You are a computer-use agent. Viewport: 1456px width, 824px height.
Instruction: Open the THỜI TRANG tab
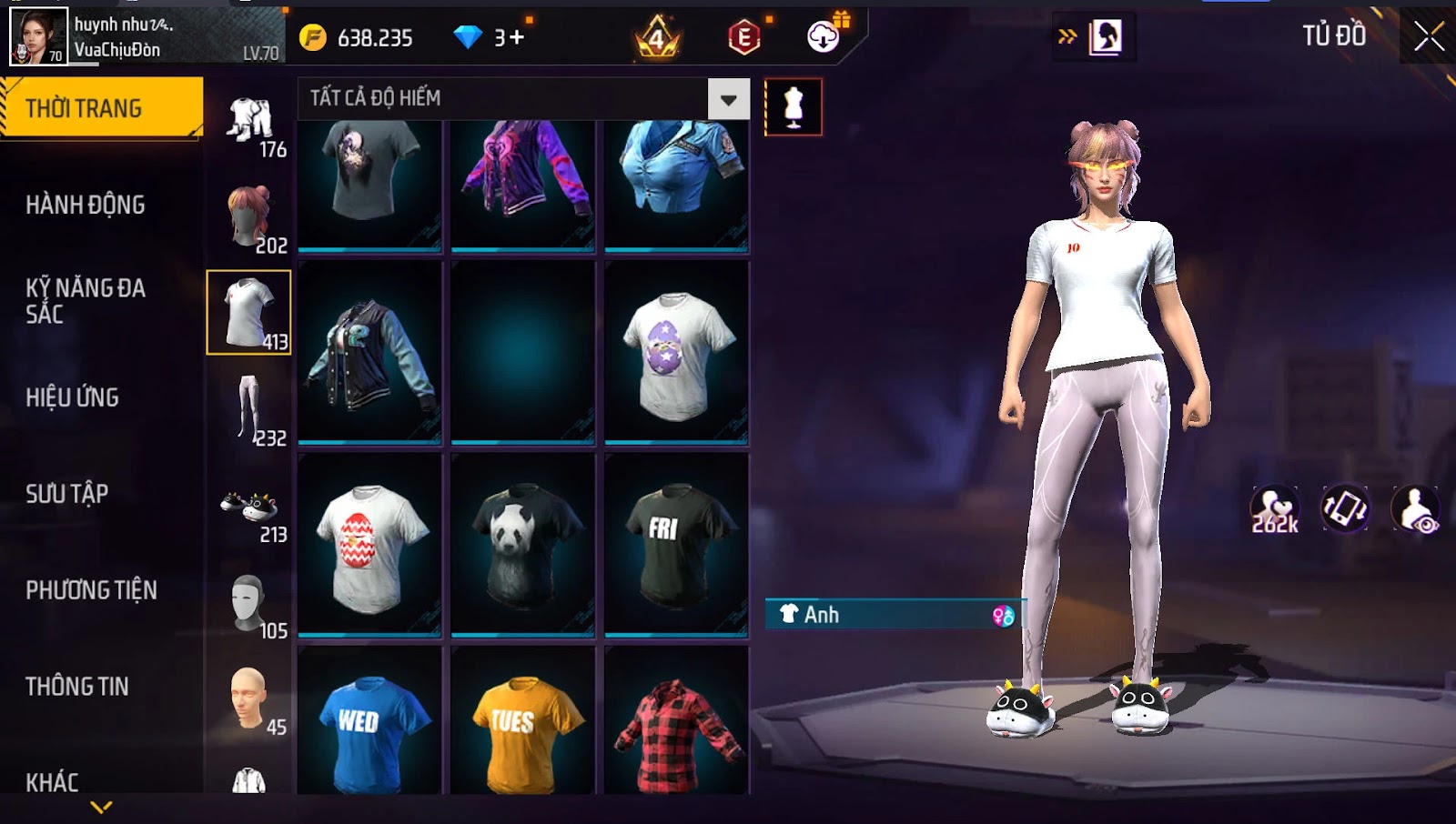(x=100, y=108)
